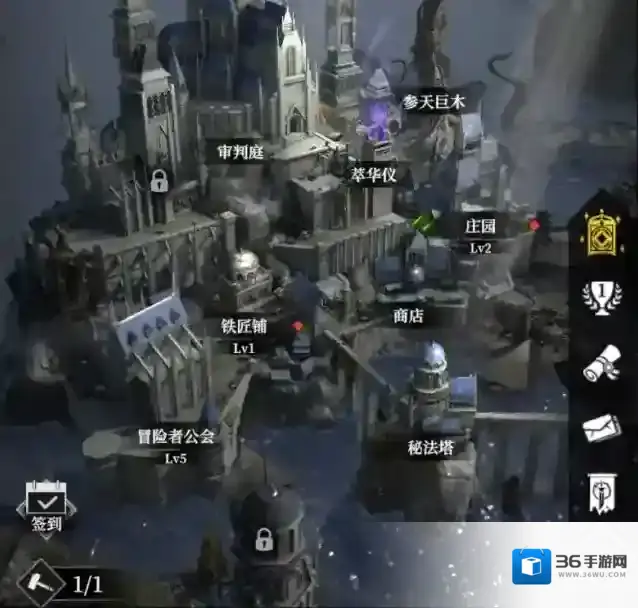This screenshot has height=608, width=638.
Task: Enter the 铁匠铺 blacksmith building
Action: (244, 327)
